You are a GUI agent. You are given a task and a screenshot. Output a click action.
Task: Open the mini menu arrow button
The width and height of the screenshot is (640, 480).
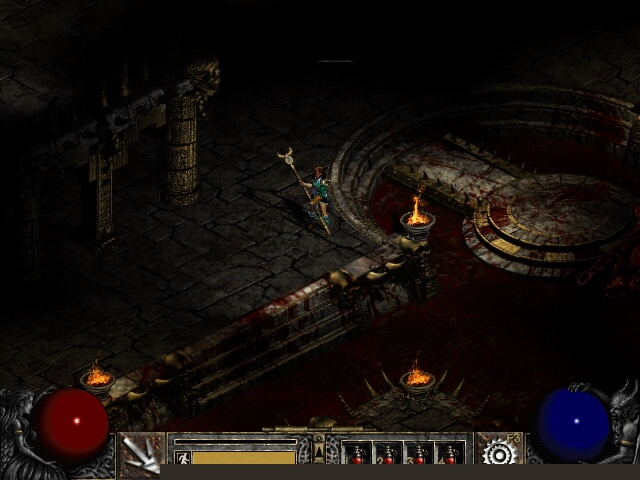point(320,452)
